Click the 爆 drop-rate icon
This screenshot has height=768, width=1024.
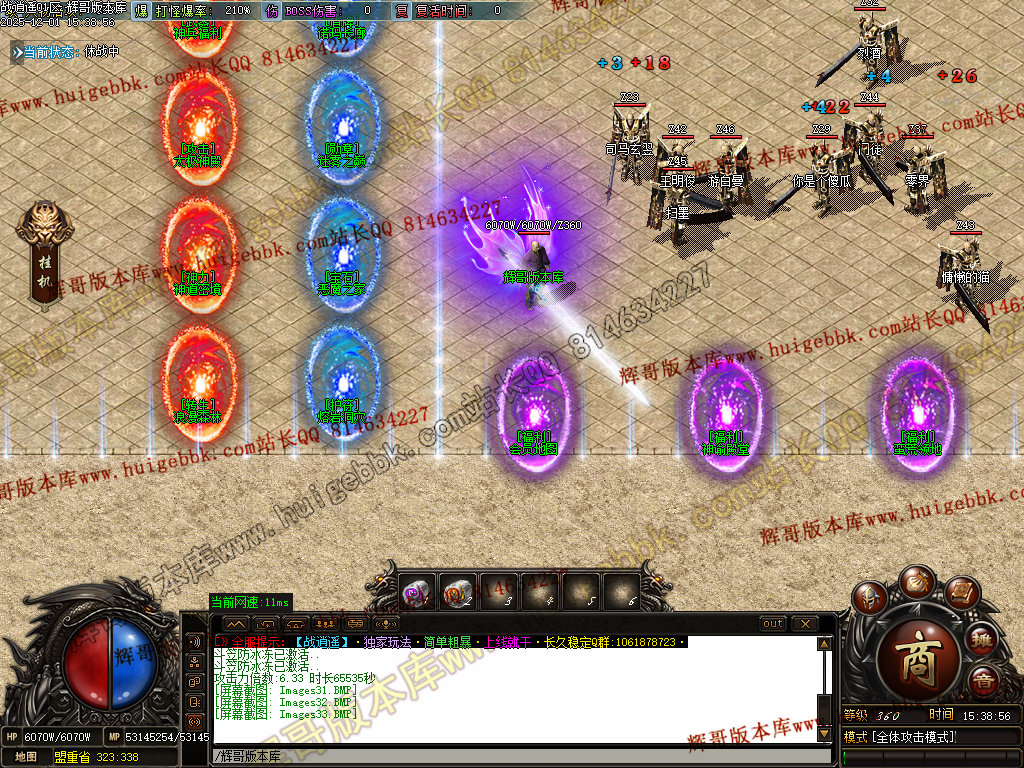pos(141,11)
